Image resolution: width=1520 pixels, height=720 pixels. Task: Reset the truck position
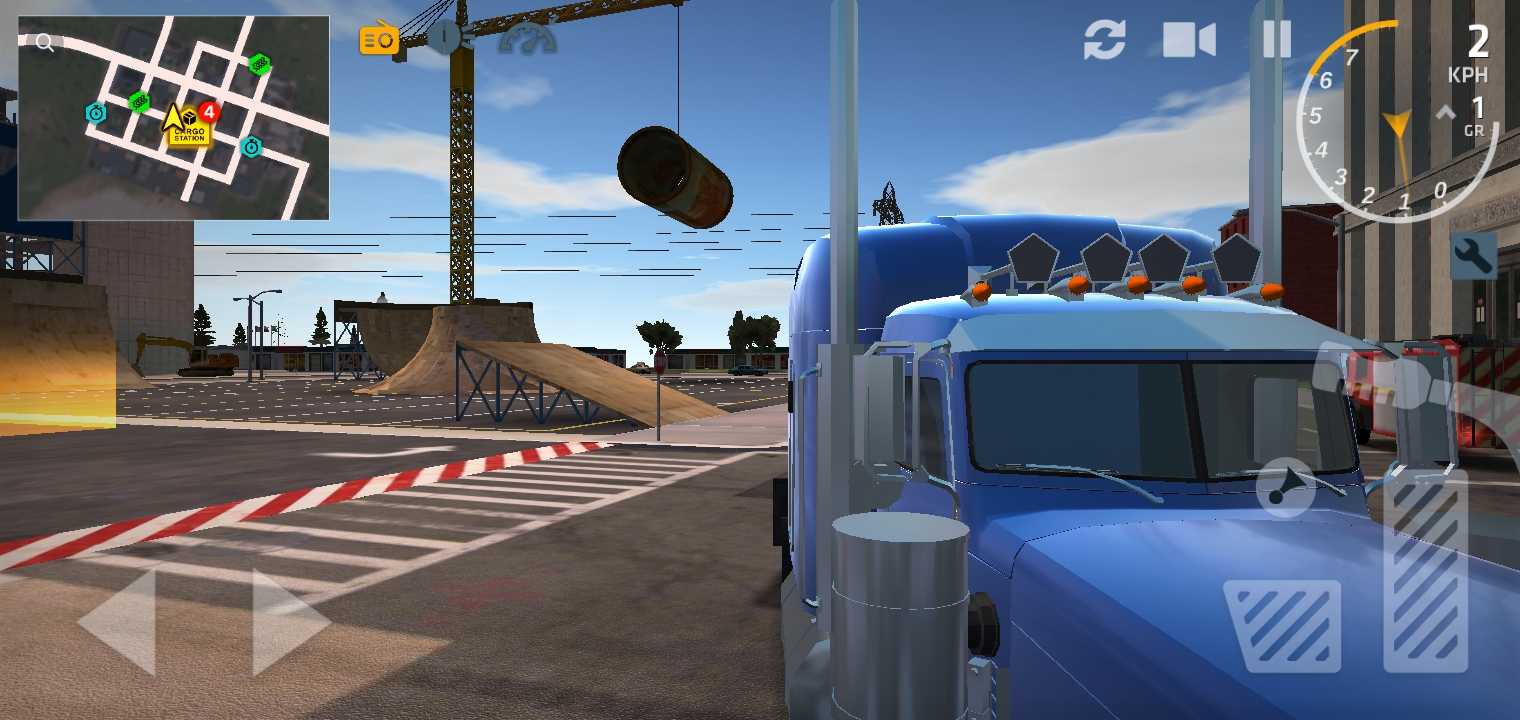[1104, 40]
